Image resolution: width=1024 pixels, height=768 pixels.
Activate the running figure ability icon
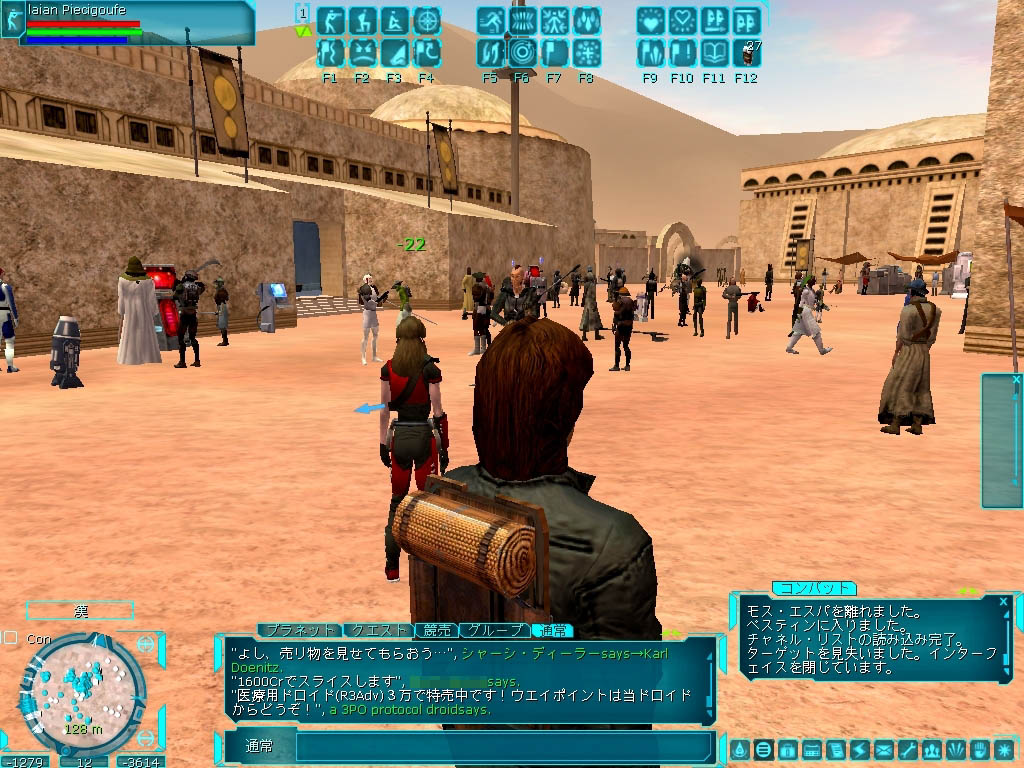click(x=490, y=20)
